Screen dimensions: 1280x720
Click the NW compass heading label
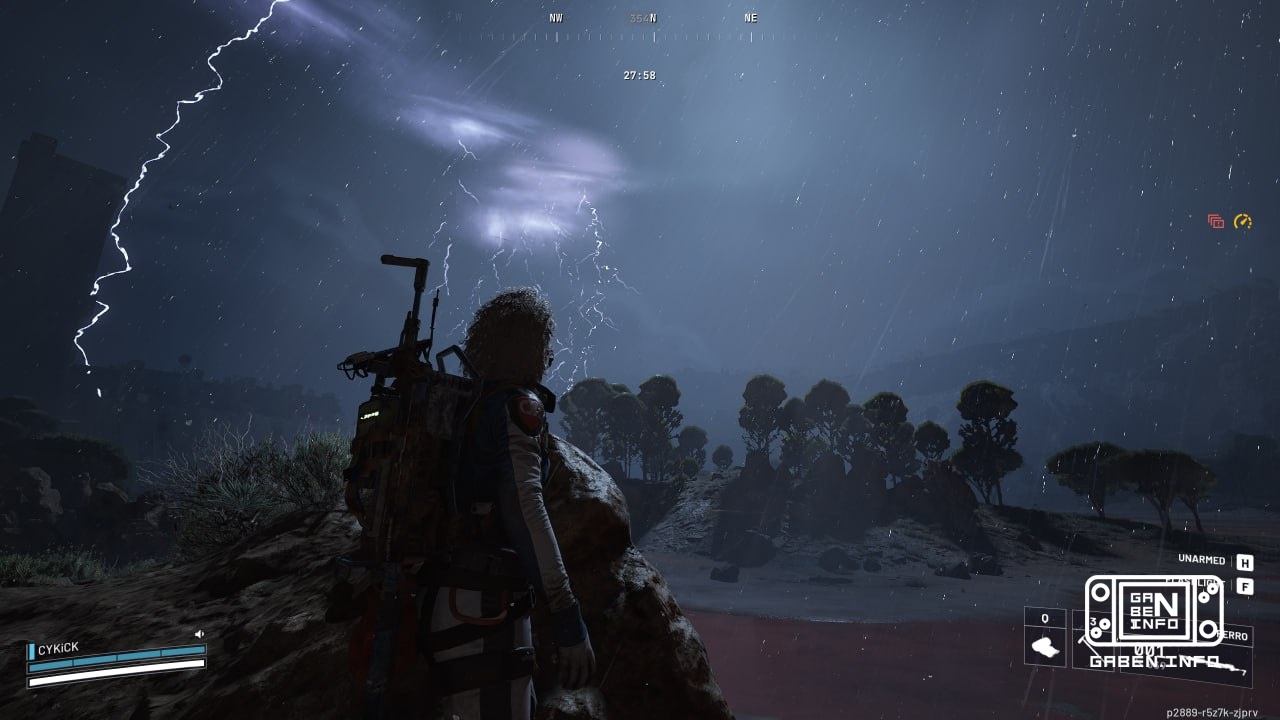click(557, 17)
